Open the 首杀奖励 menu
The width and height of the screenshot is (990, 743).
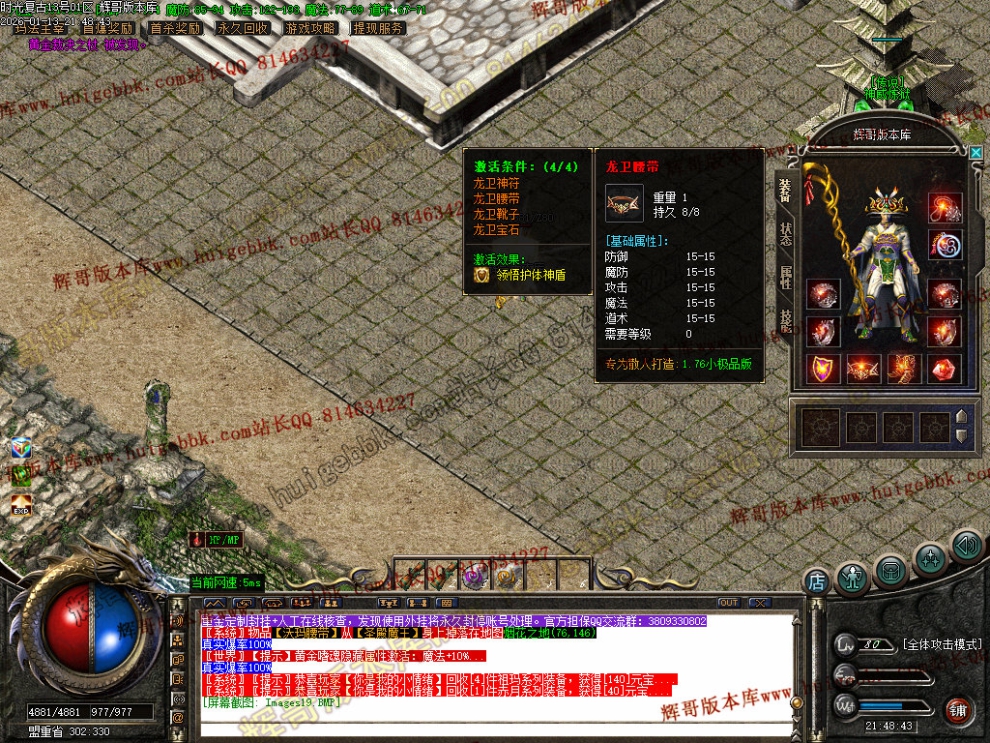[x=175, y=28]
